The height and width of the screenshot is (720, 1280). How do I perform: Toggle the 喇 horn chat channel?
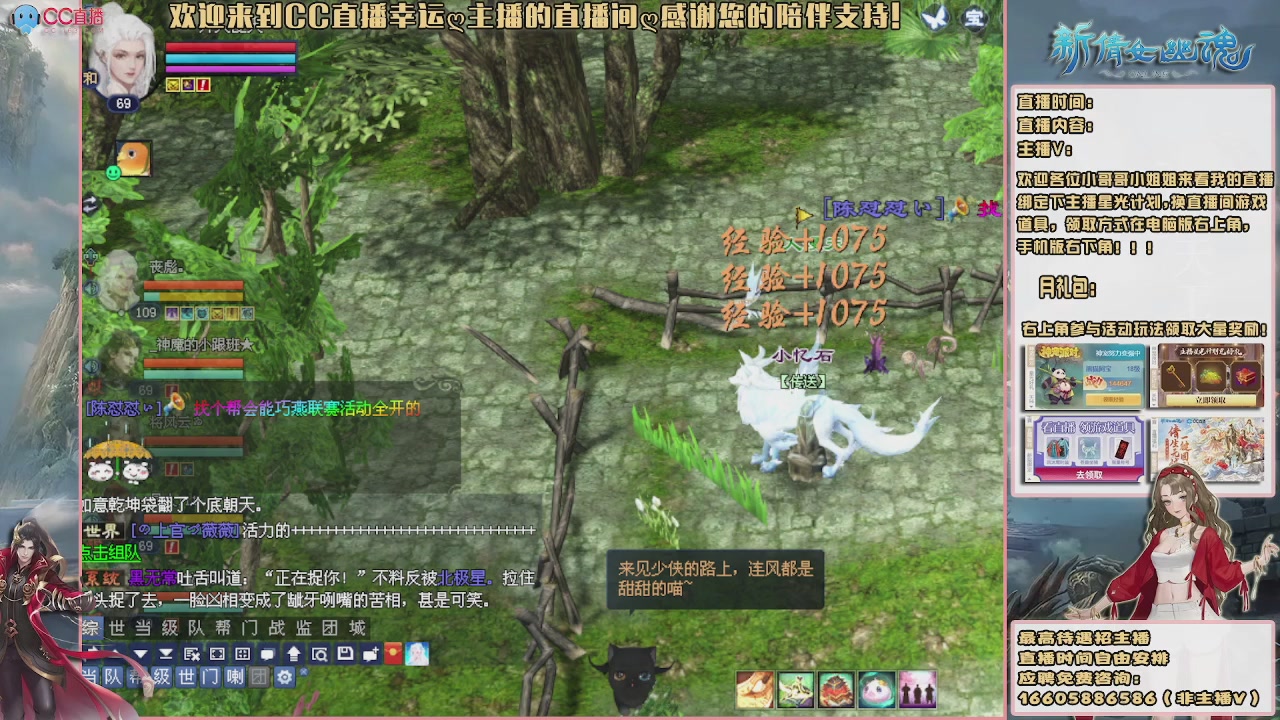coord(235,676)
